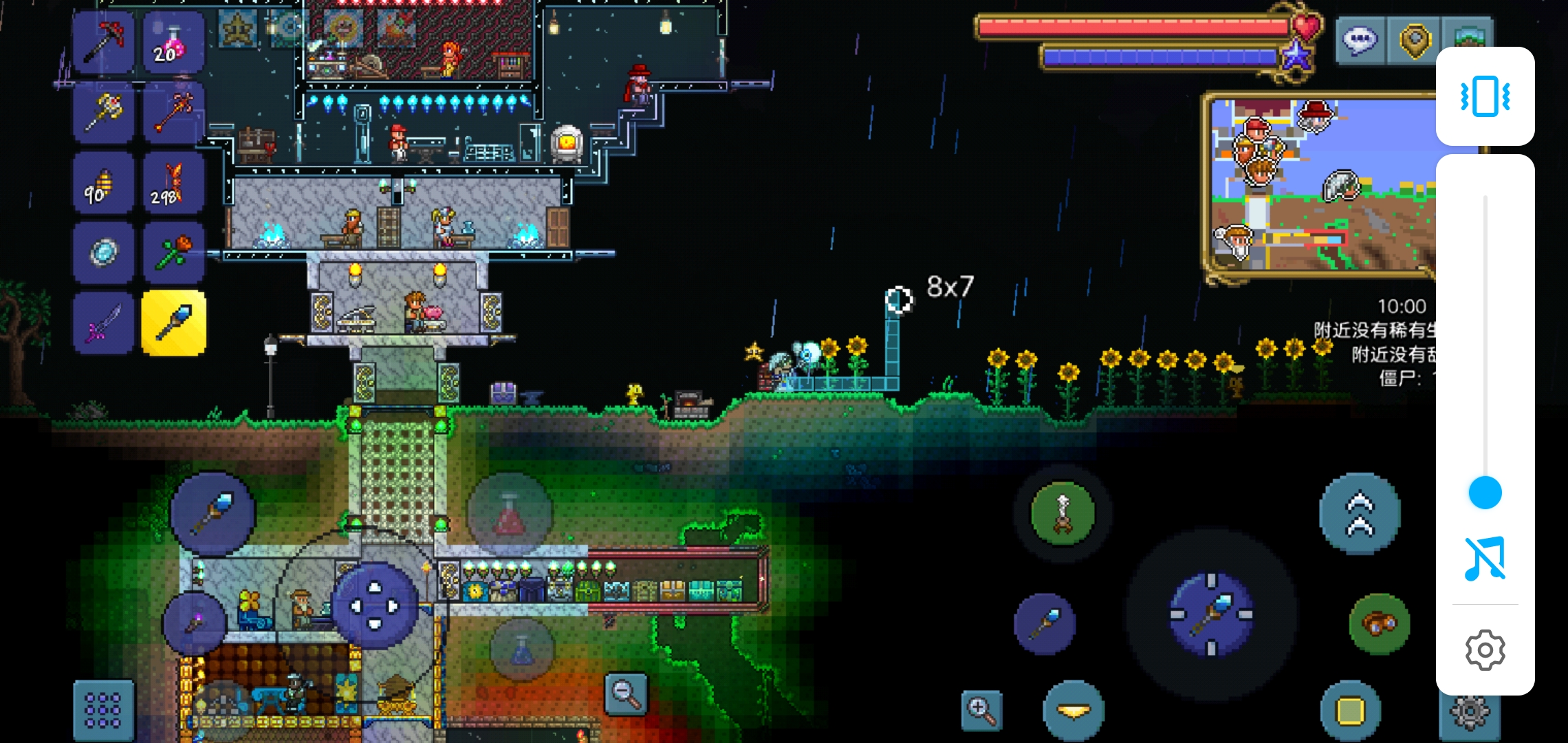Click the minimap

[x=1320, y=186]
